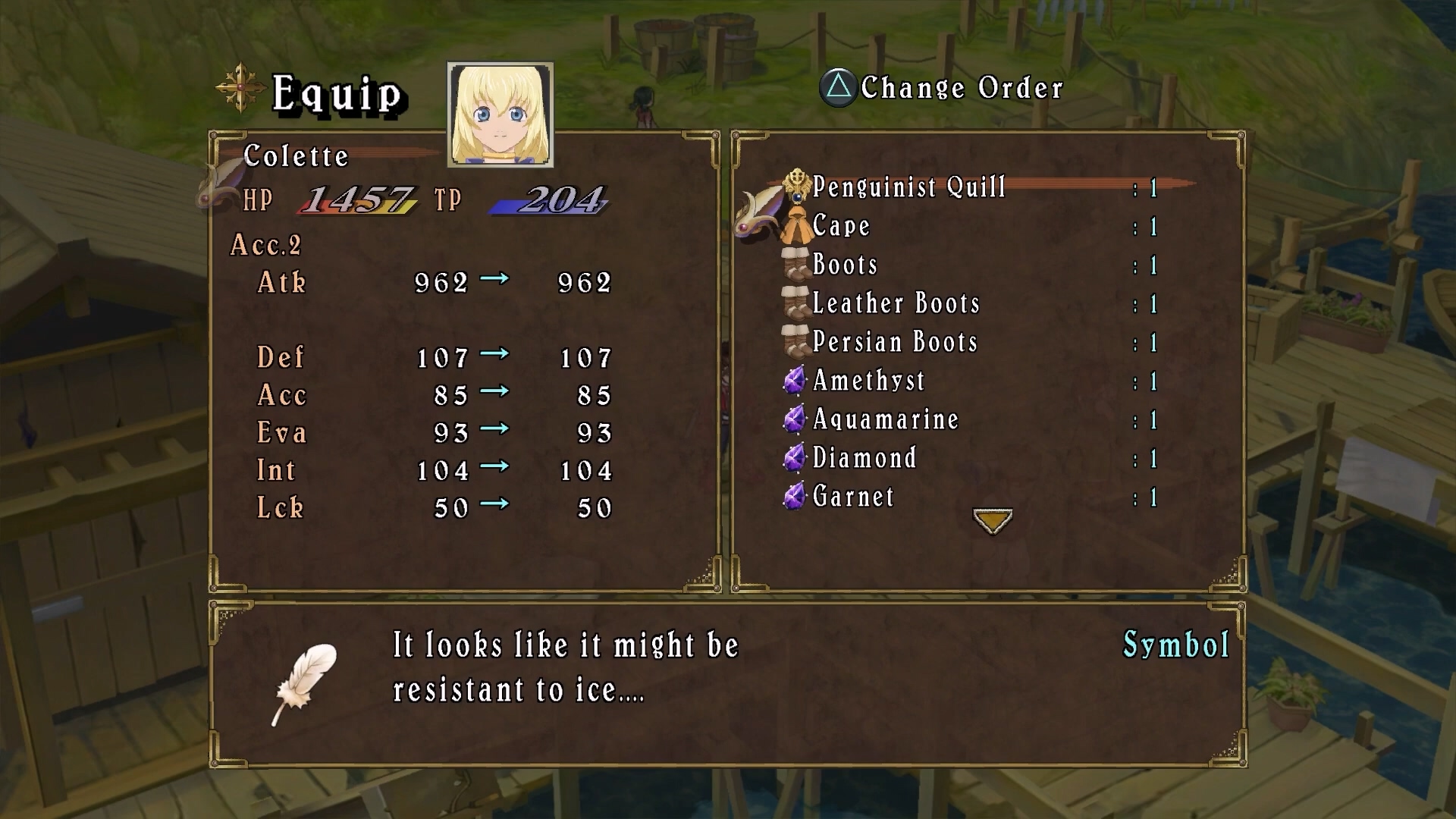Click Colette's character portrait
Viewport: 1456px width, 819px height.
[x=500, y=115]
